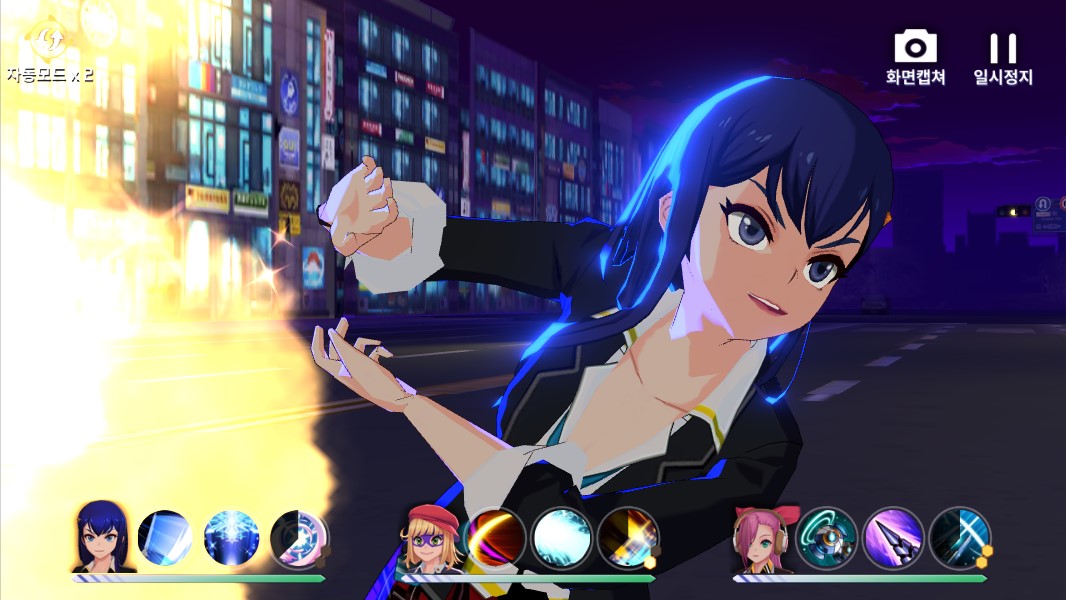Activate the teal drone skill
Screen dimensions: 1066x600
pyautogui.click(x=827, y=538)
